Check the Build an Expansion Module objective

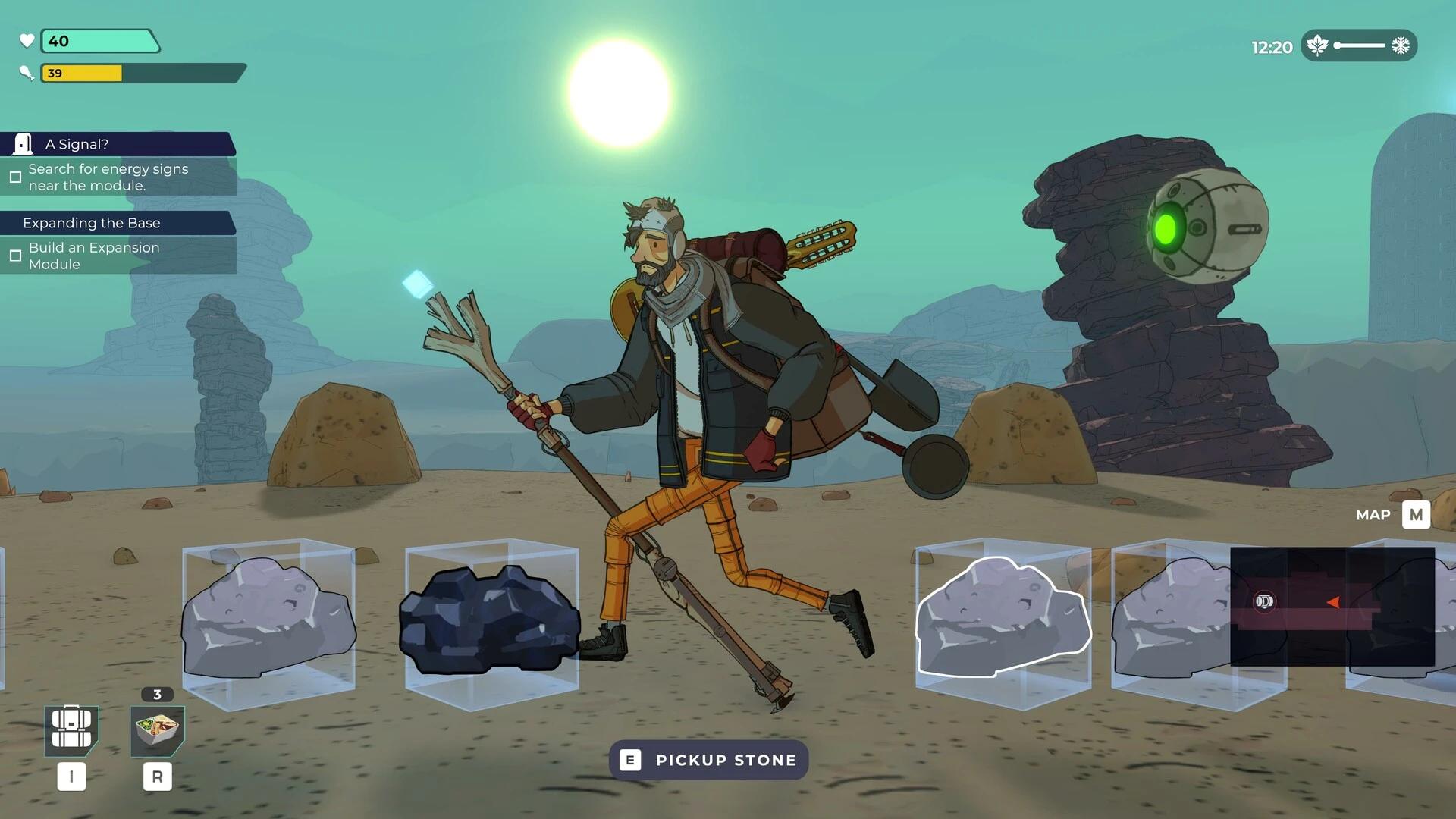point(15,256)
